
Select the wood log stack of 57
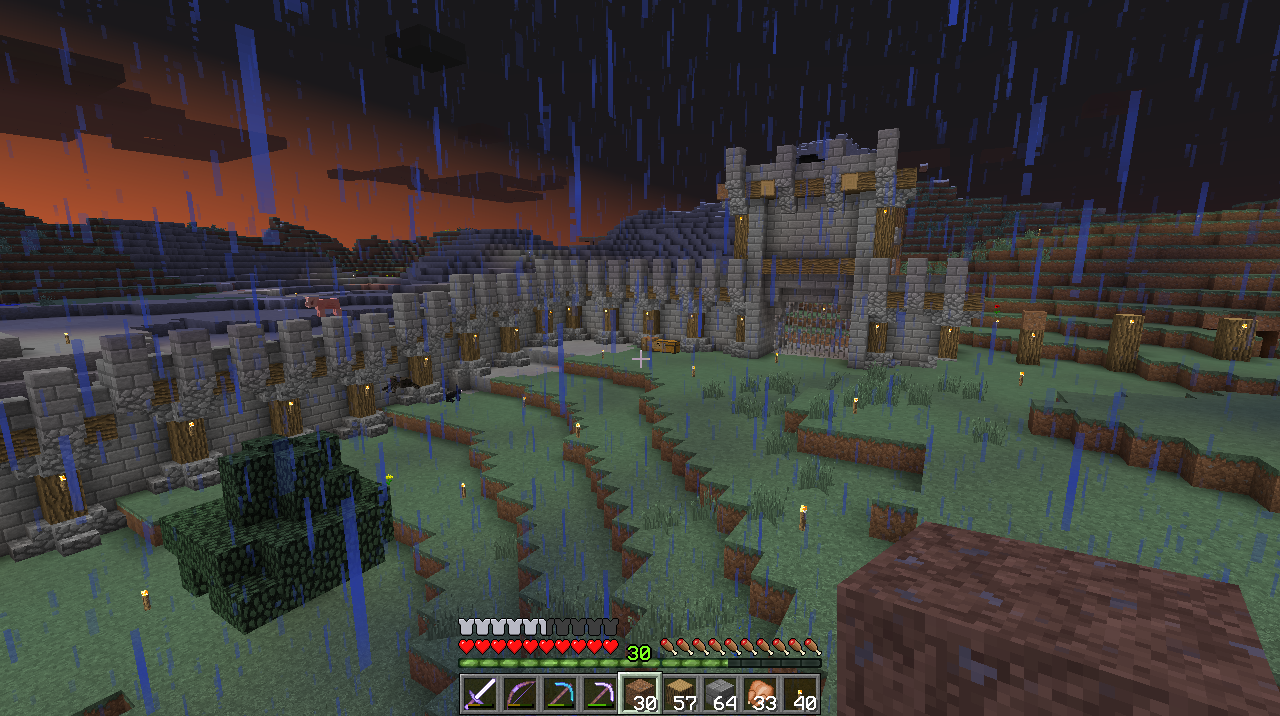(680, 693)
